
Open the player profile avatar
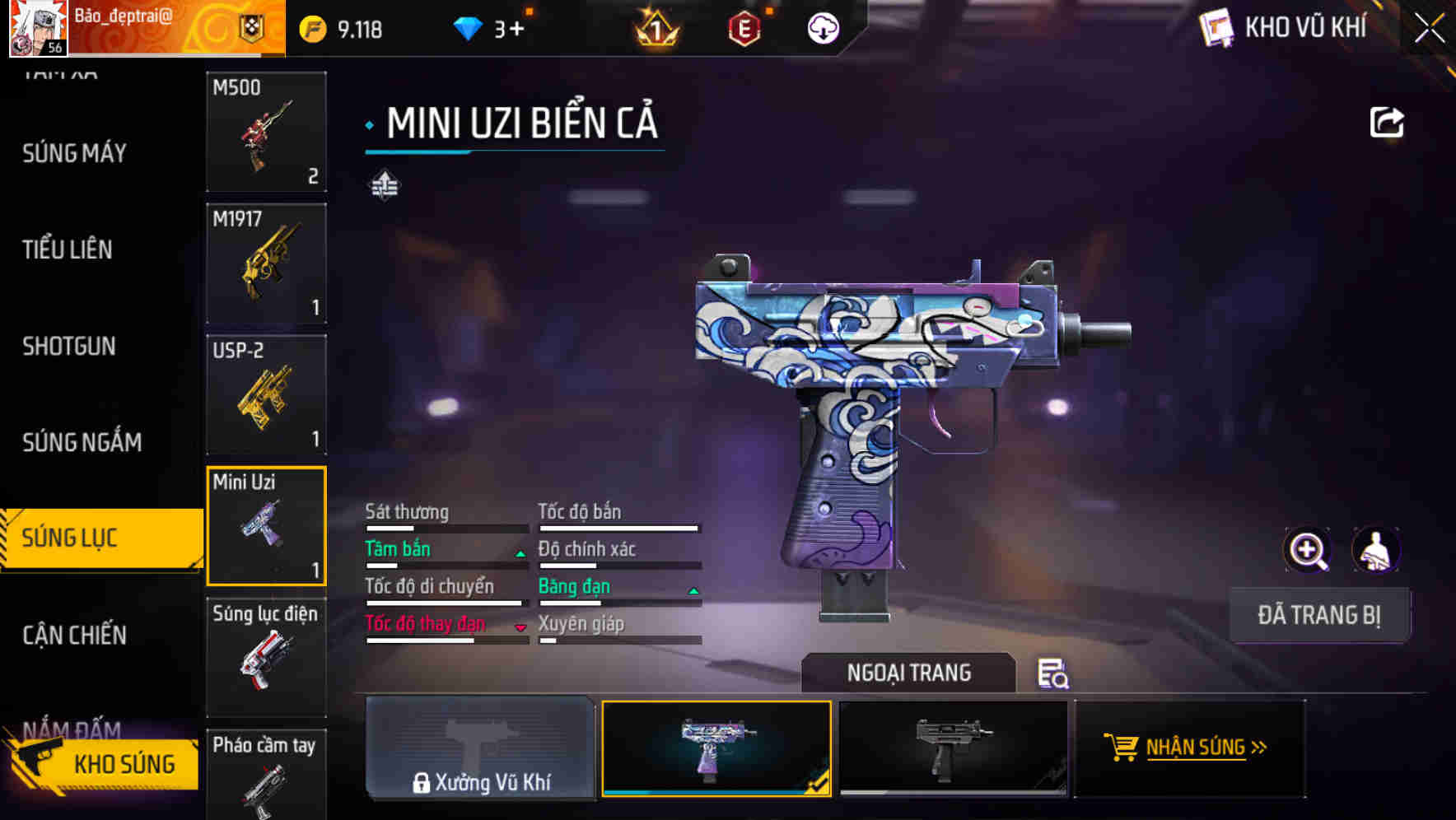coord(38,29)
